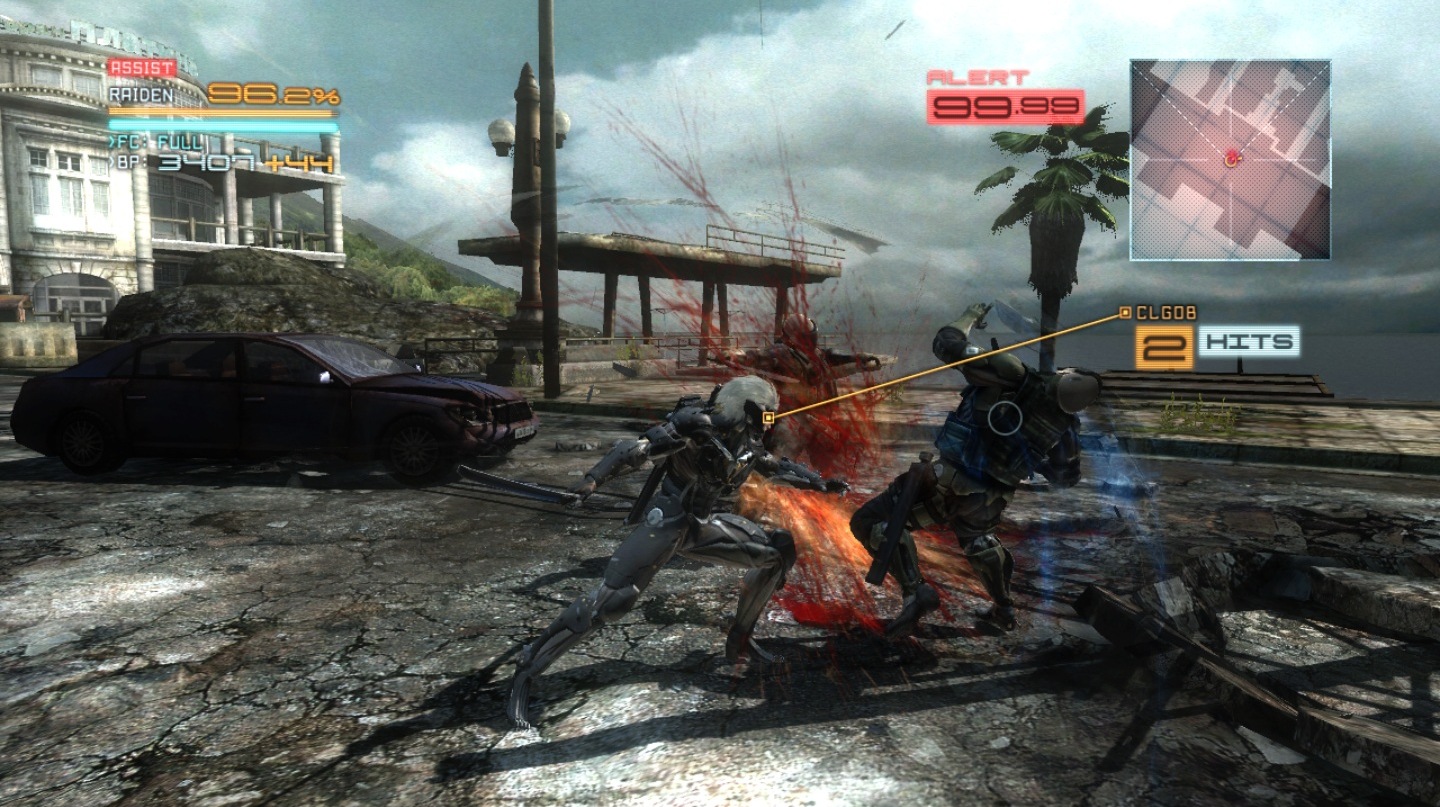Viewport: 1440px width, 807px height.
Task: Click the minimap radar panel
Action: point(1230,160)
